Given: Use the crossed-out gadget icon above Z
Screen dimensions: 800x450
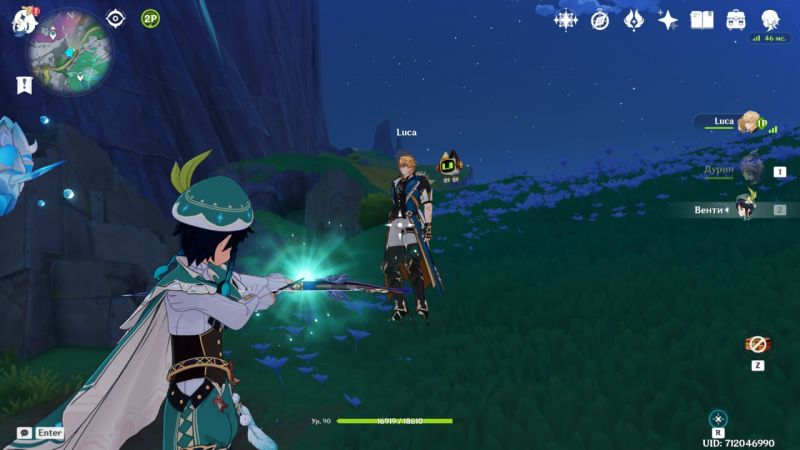Looking at the screenshot, I should coord(758,344).
